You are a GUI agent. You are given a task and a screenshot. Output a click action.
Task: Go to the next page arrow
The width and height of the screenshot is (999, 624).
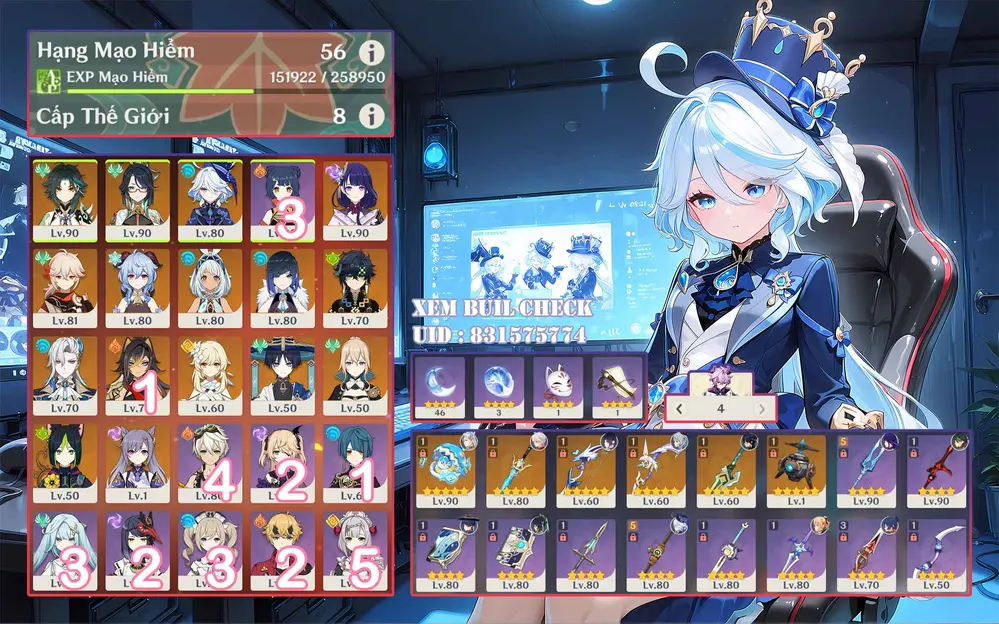click(762, 408)
